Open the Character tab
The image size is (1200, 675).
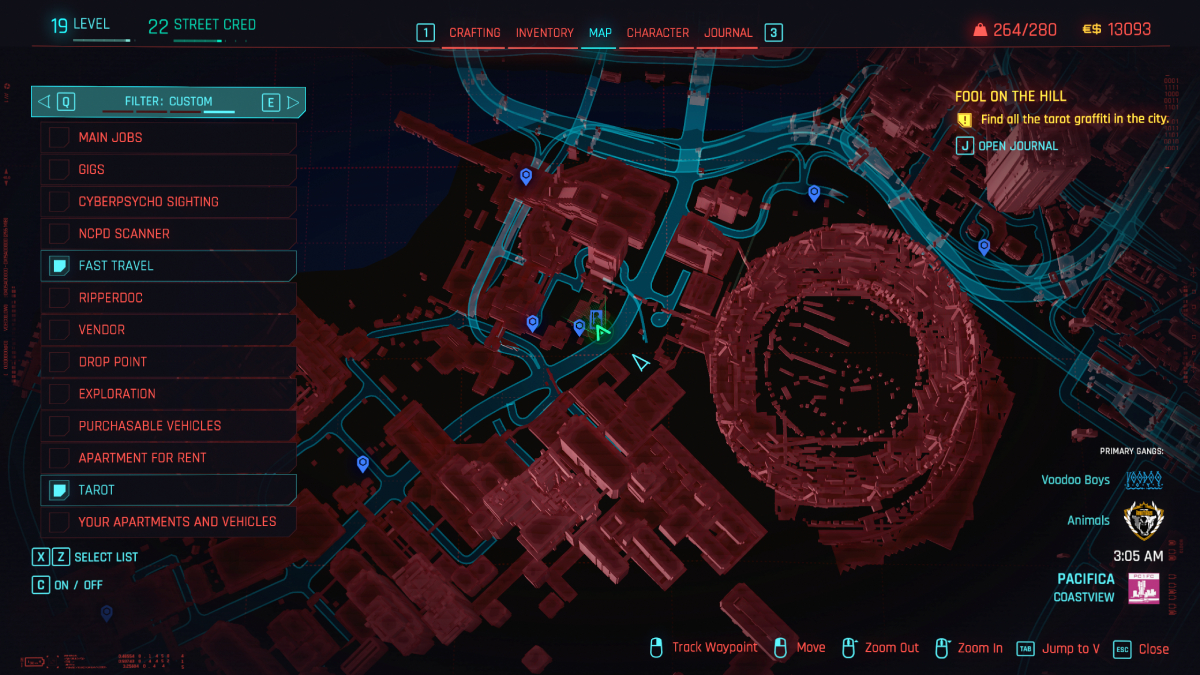tap(657, 33)
